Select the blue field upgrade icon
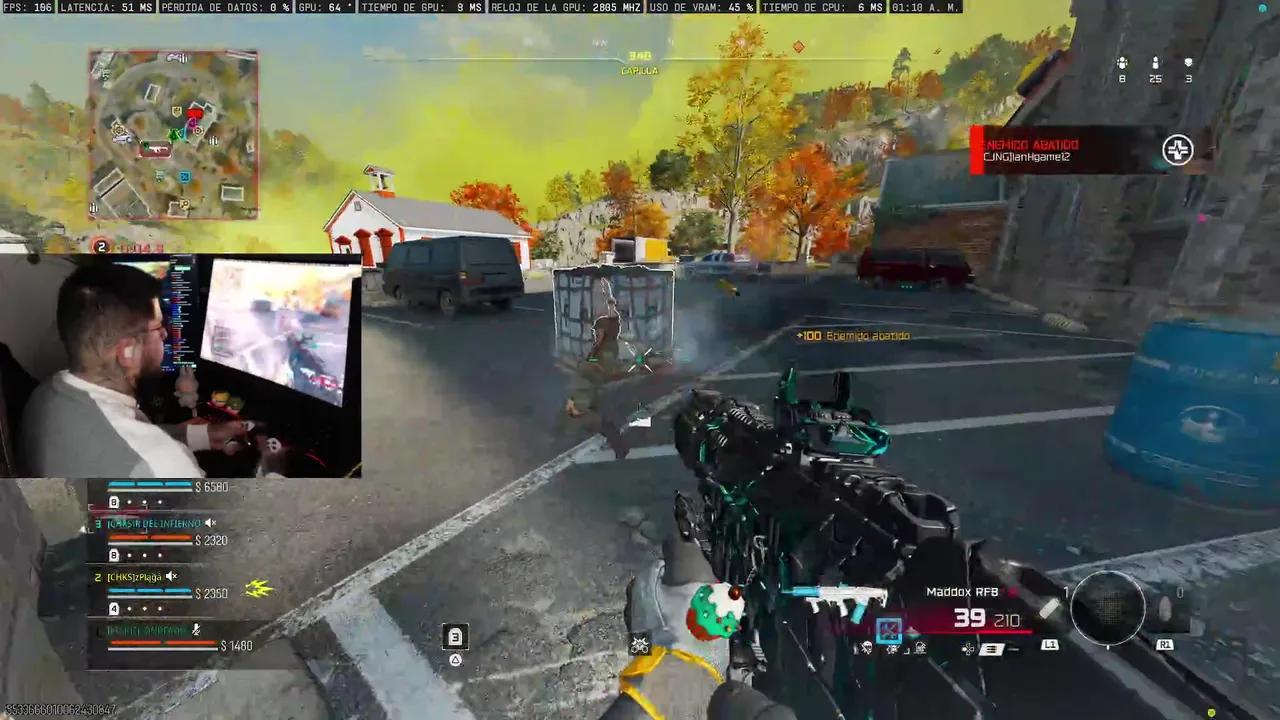The image size is (1280, 720). coord(888,629)
